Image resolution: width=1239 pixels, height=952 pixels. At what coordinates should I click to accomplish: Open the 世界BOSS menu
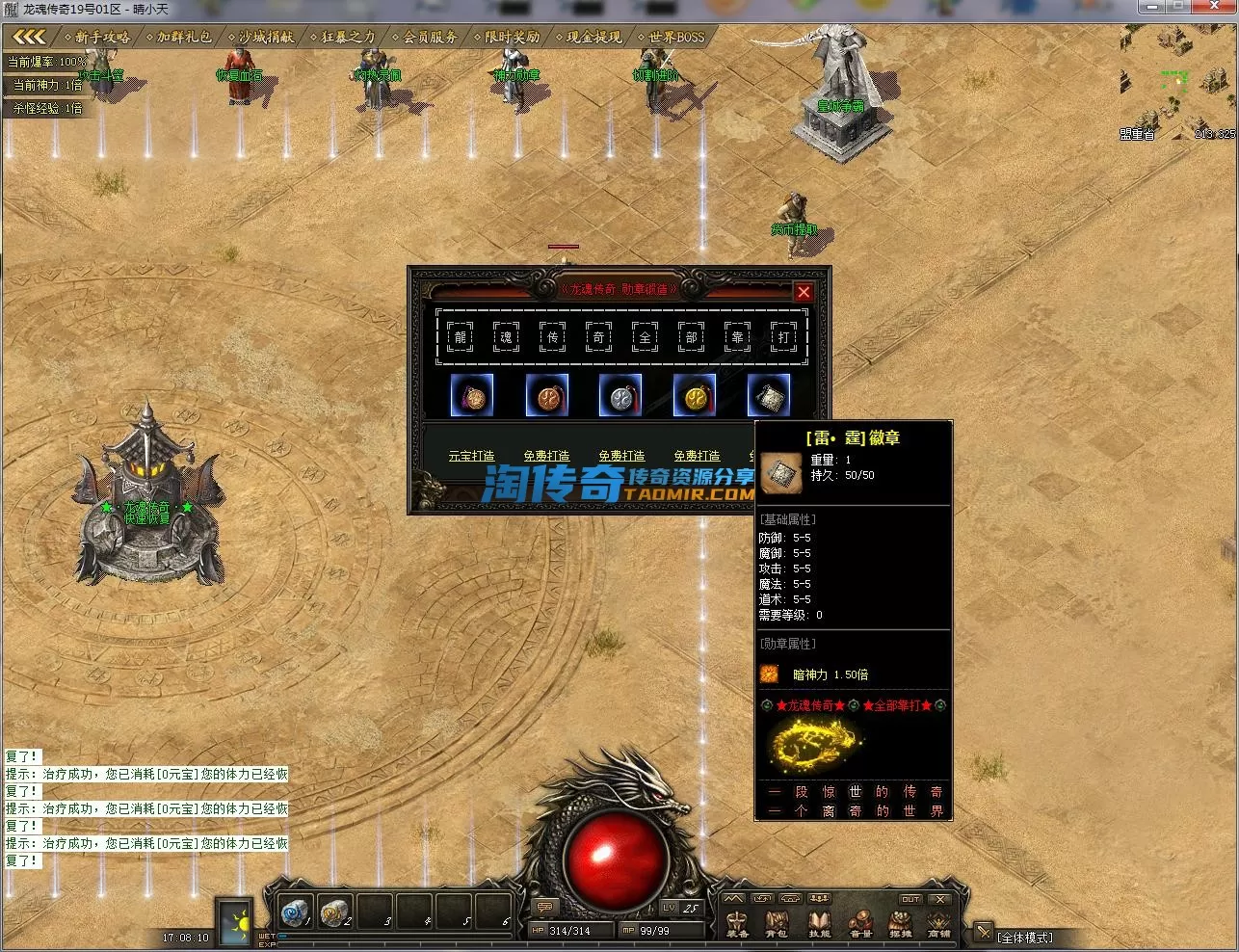[x=676, y=37]
